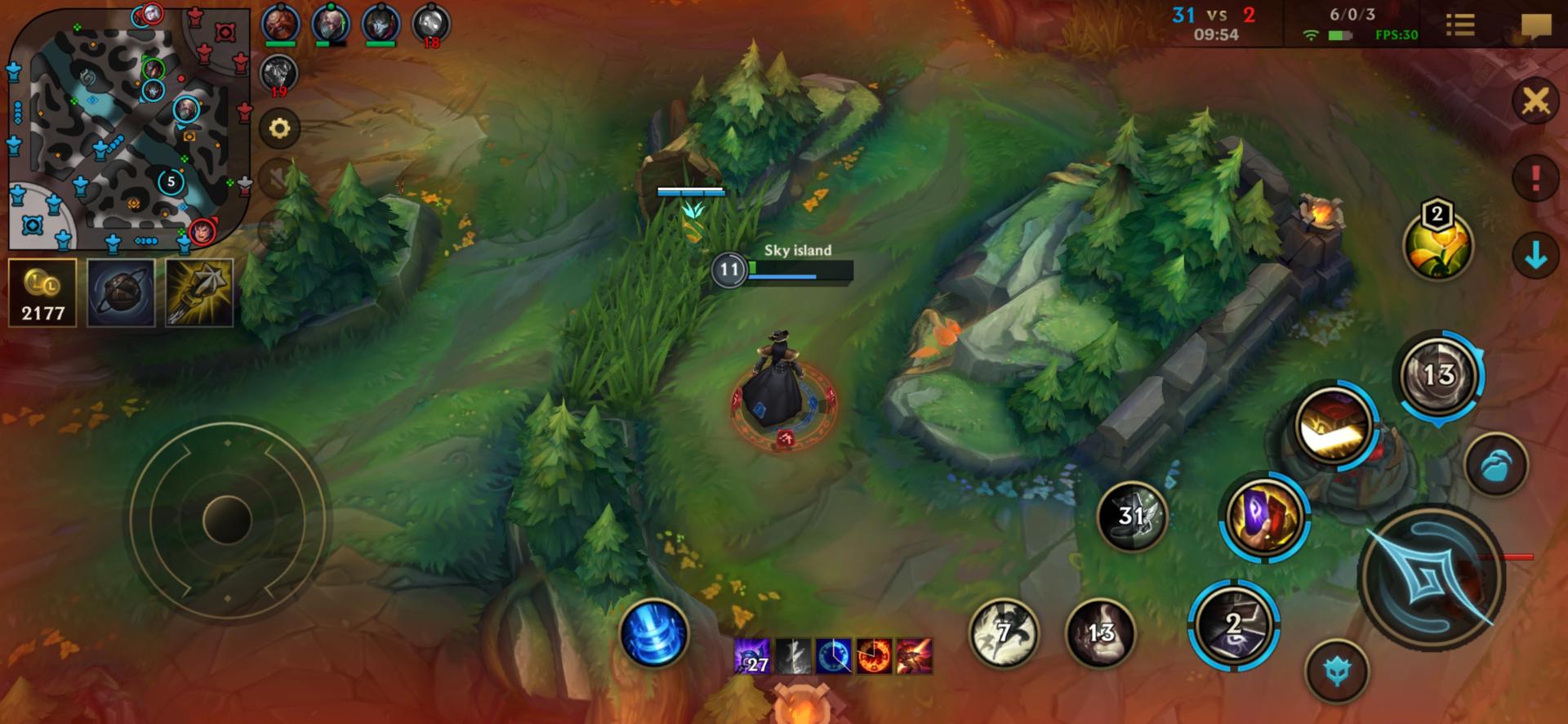The image size is (1568, 724).
Task: Trigger the basic attack button
Action: tap(1431, 576)
